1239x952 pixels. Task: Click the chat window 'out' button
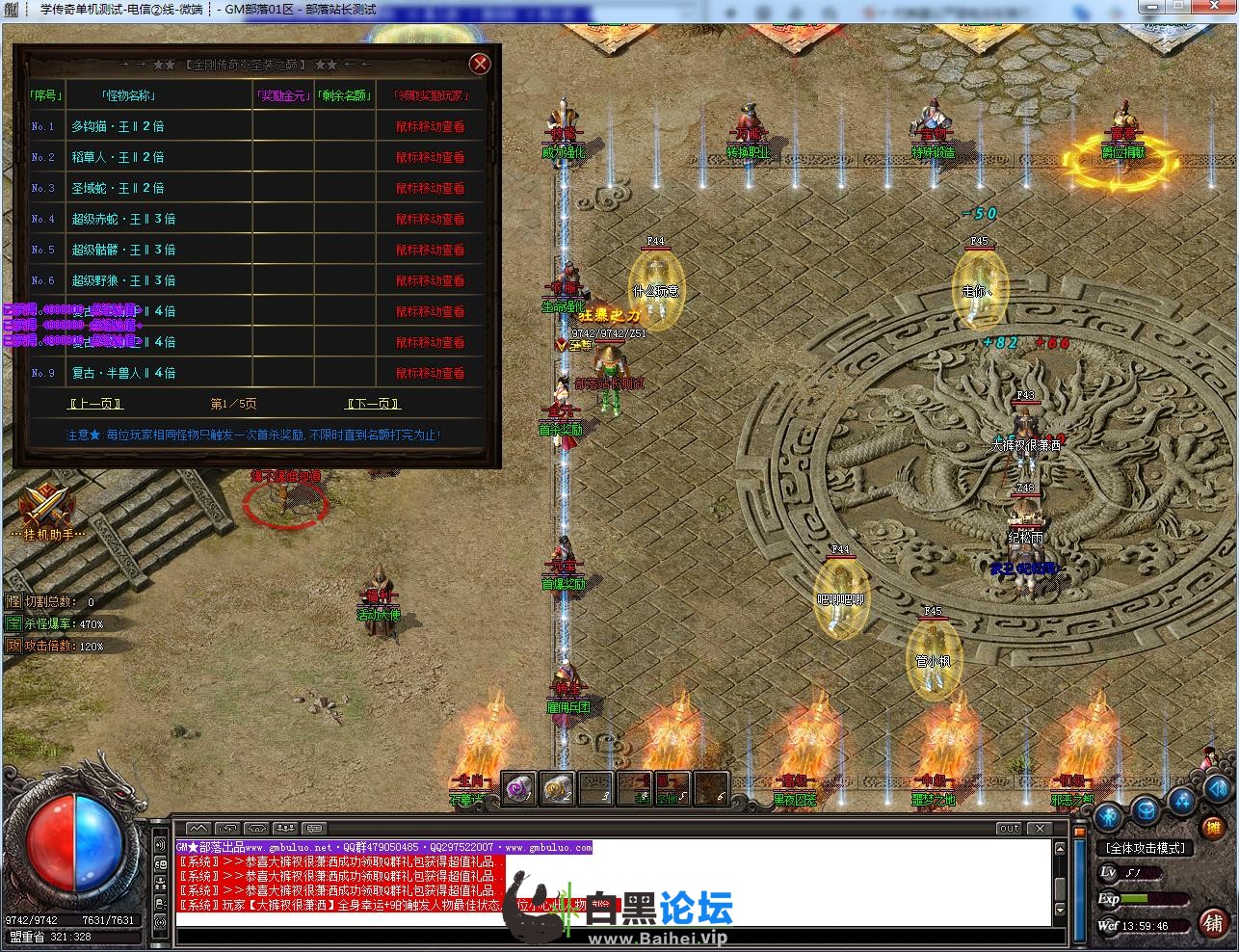1009,828
